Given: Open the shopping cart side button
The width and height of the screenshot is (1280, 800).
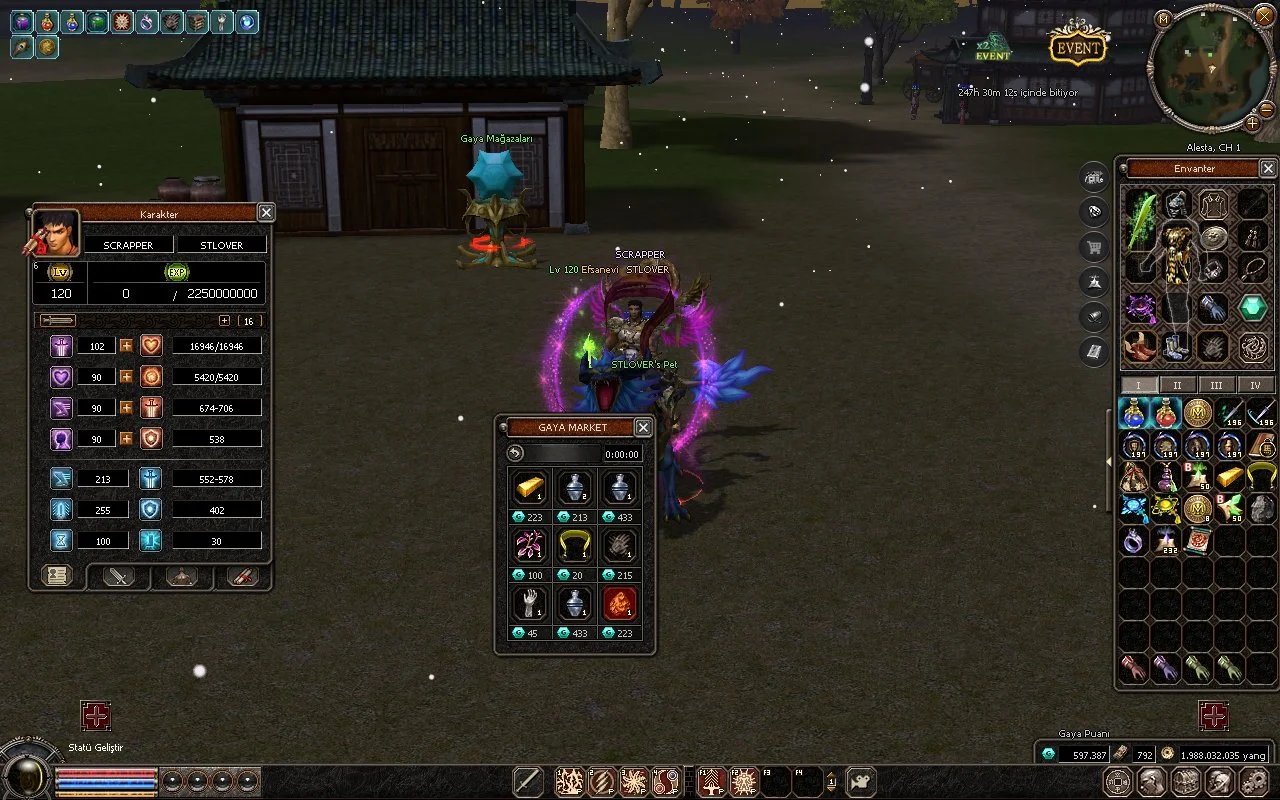Looking at the screenshot, I should (x=1095, y=247).
